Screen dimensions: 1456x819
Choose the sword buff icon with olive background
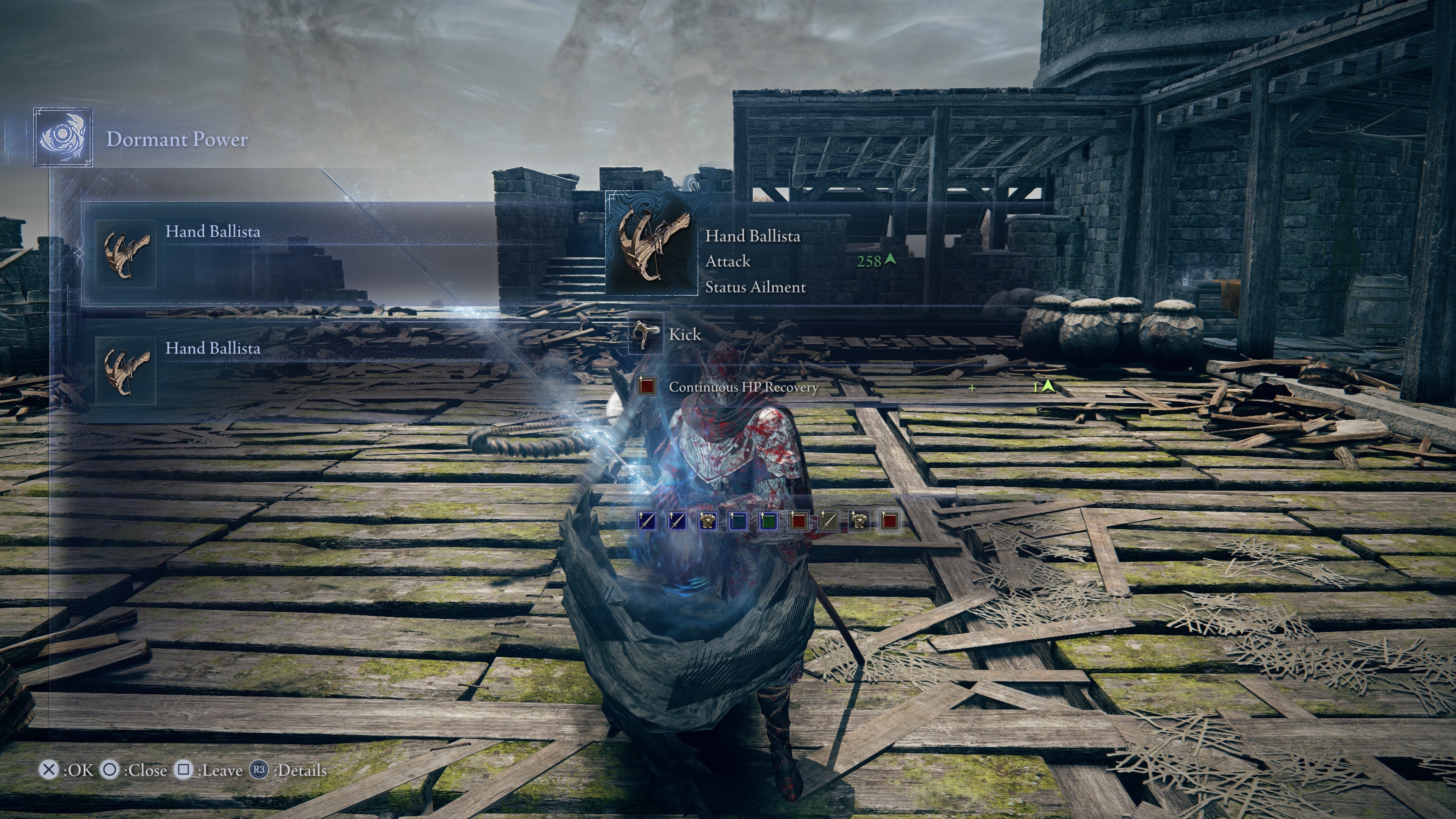click(x=828, y=521)
